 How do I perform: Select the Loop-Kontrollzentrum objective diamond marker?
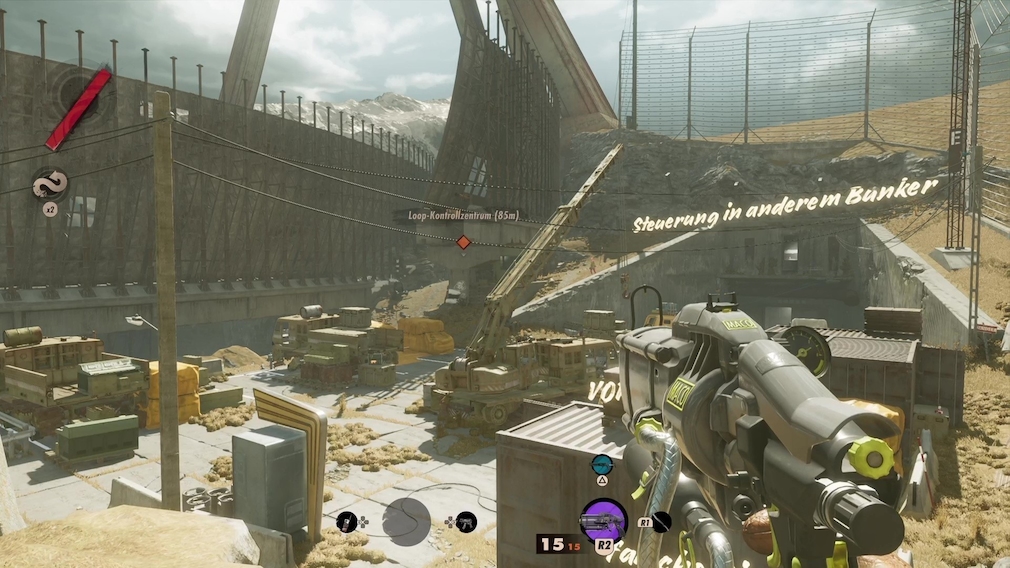coord(463,242)
